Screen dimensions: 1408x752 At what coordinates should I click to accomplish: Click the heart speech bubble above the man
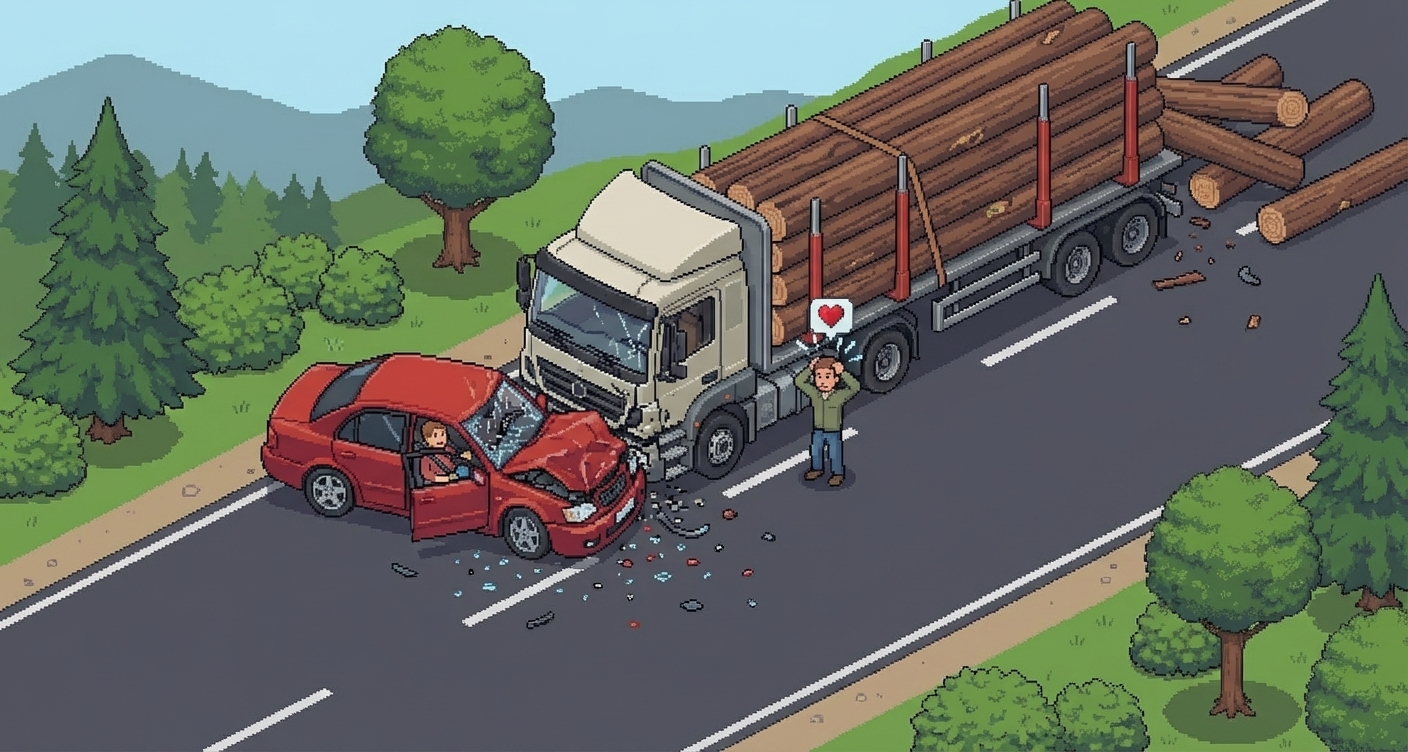[x=831, y=316]
